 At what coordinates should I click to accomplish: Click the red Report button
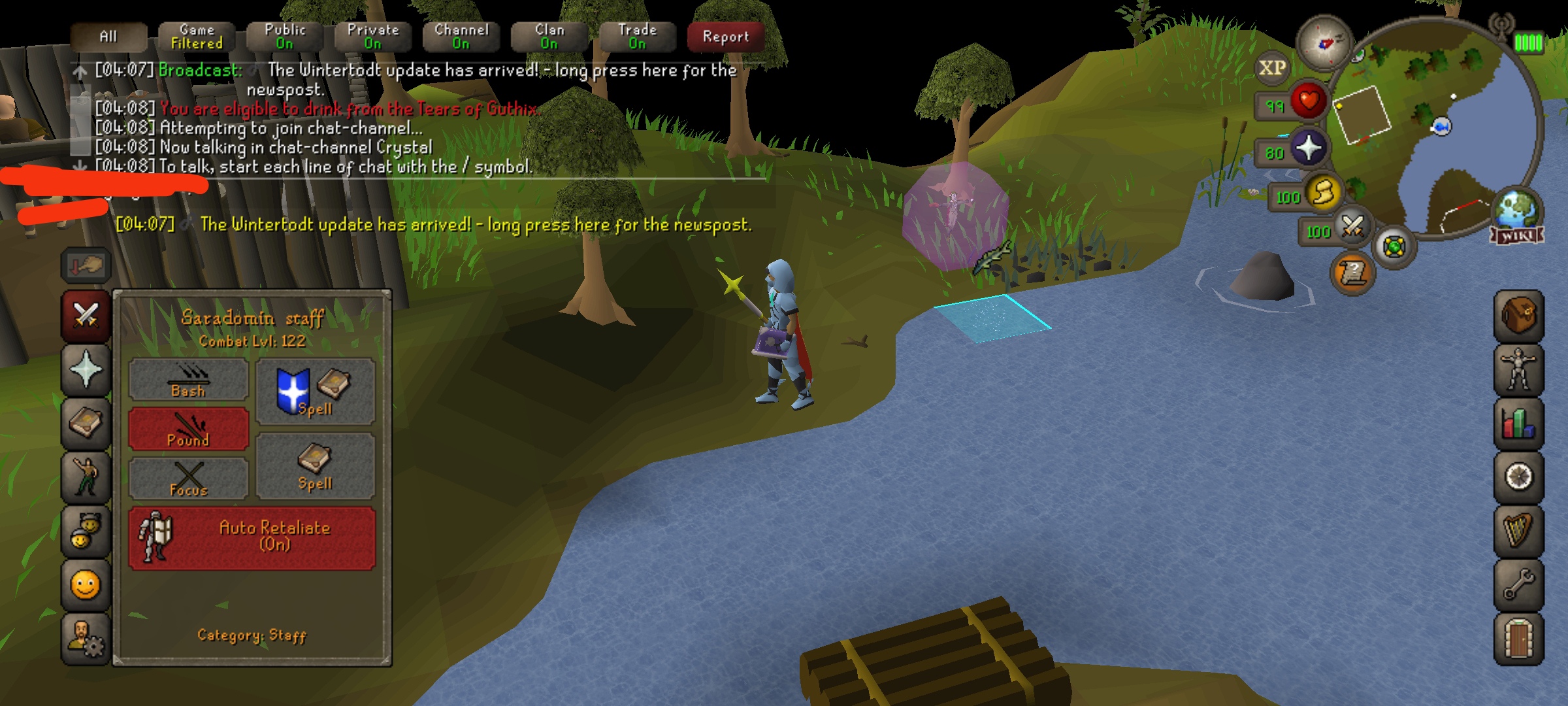click(726, 37)
